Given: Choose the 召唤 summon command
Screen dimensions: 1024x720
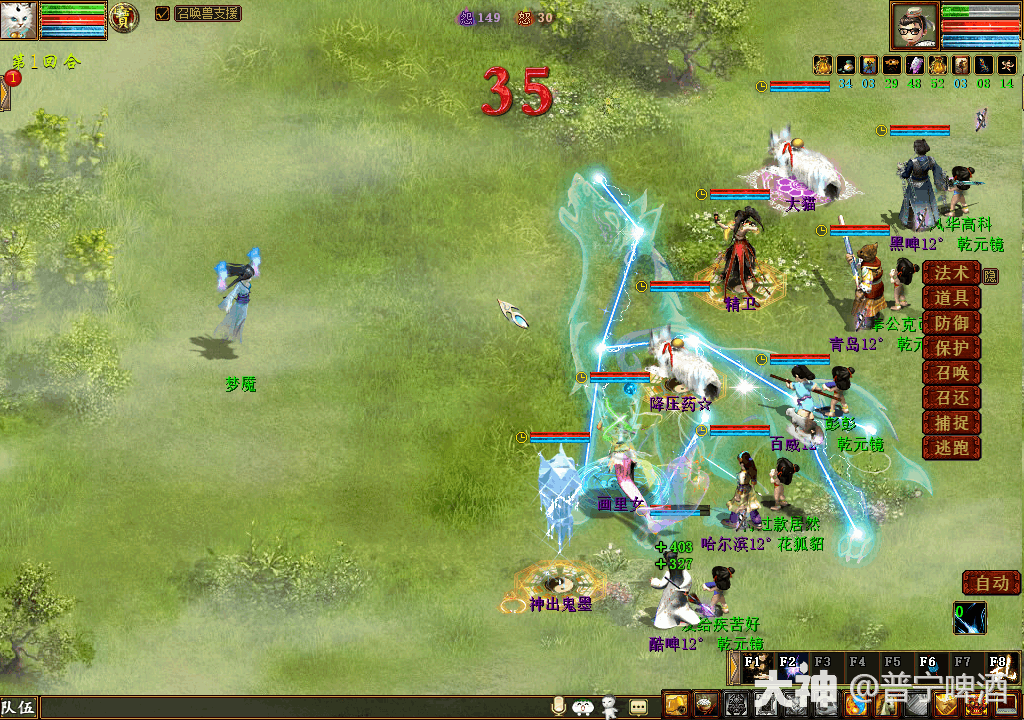Looking at the screenshot, I should (951, 373).
